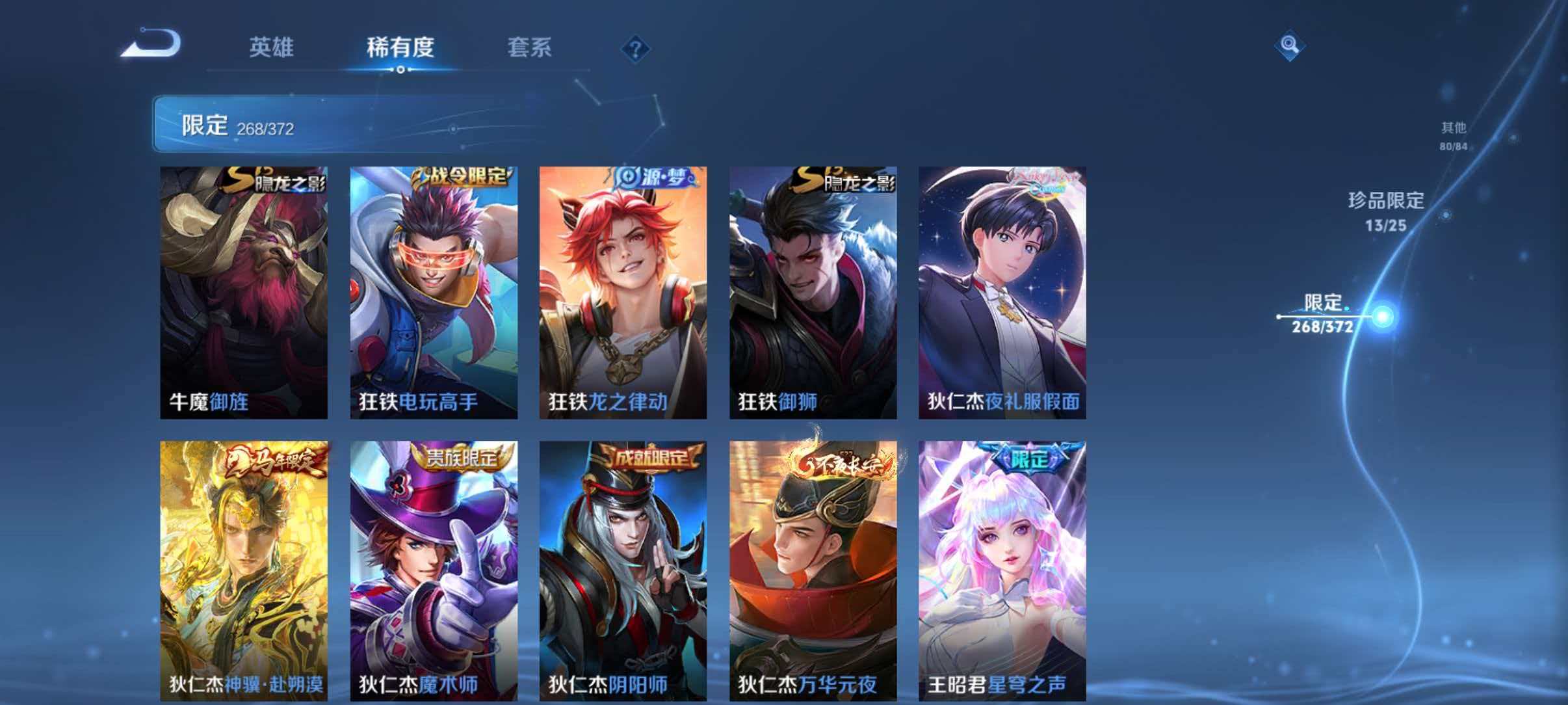
Task: Switch to the 英雄 tab
Action: tap(271, 47)
